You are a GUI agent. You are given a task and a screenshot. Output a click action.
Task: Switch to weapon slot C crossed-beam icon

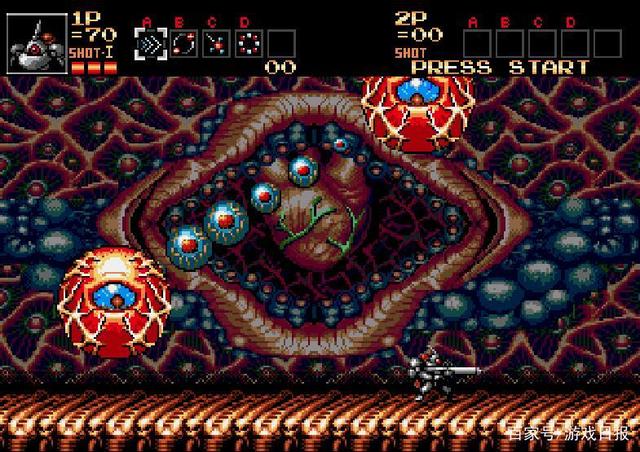tap(214, 44)
